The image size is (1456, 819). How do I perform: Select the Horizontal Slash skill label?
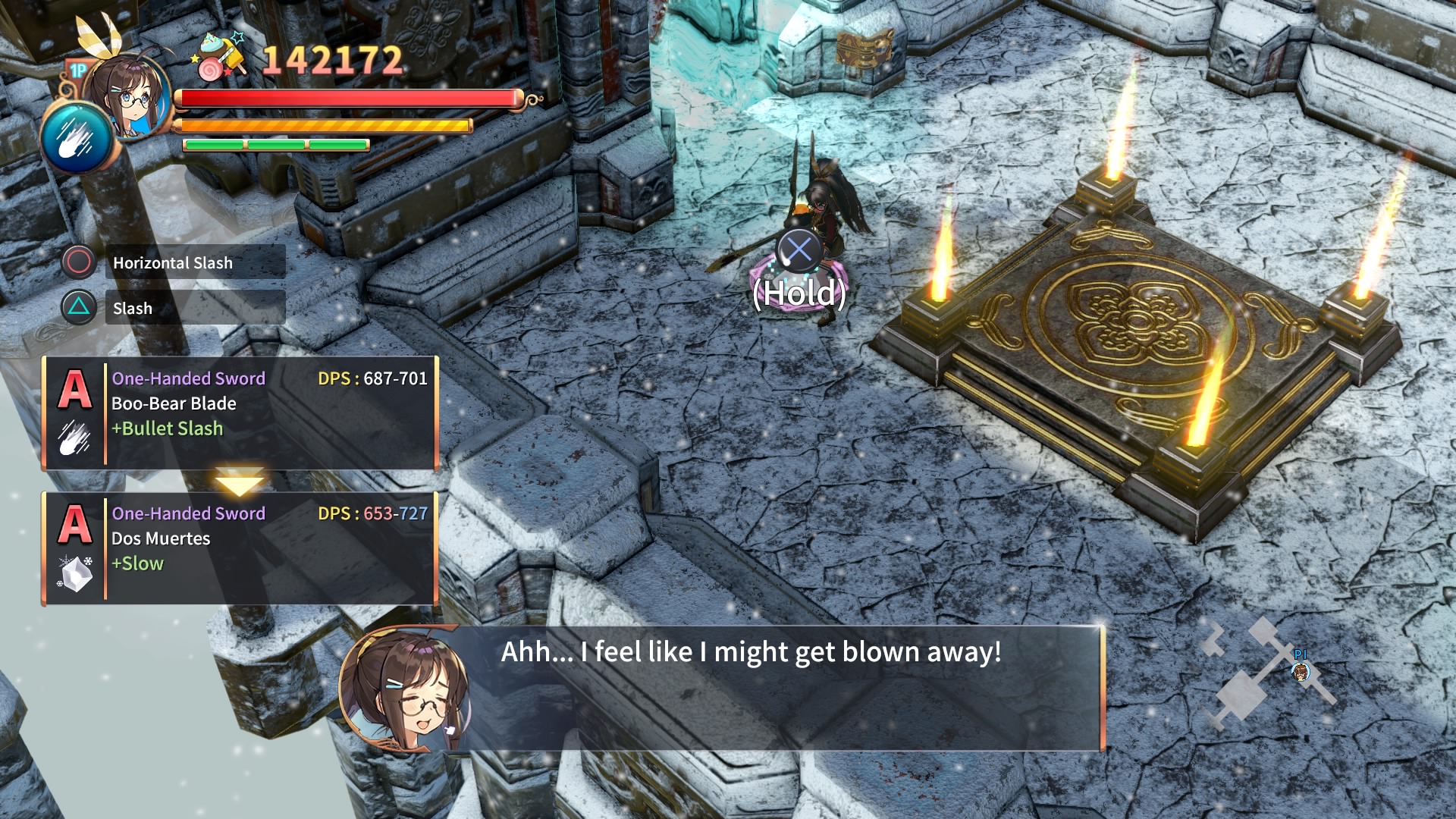(x=172, y=263)
